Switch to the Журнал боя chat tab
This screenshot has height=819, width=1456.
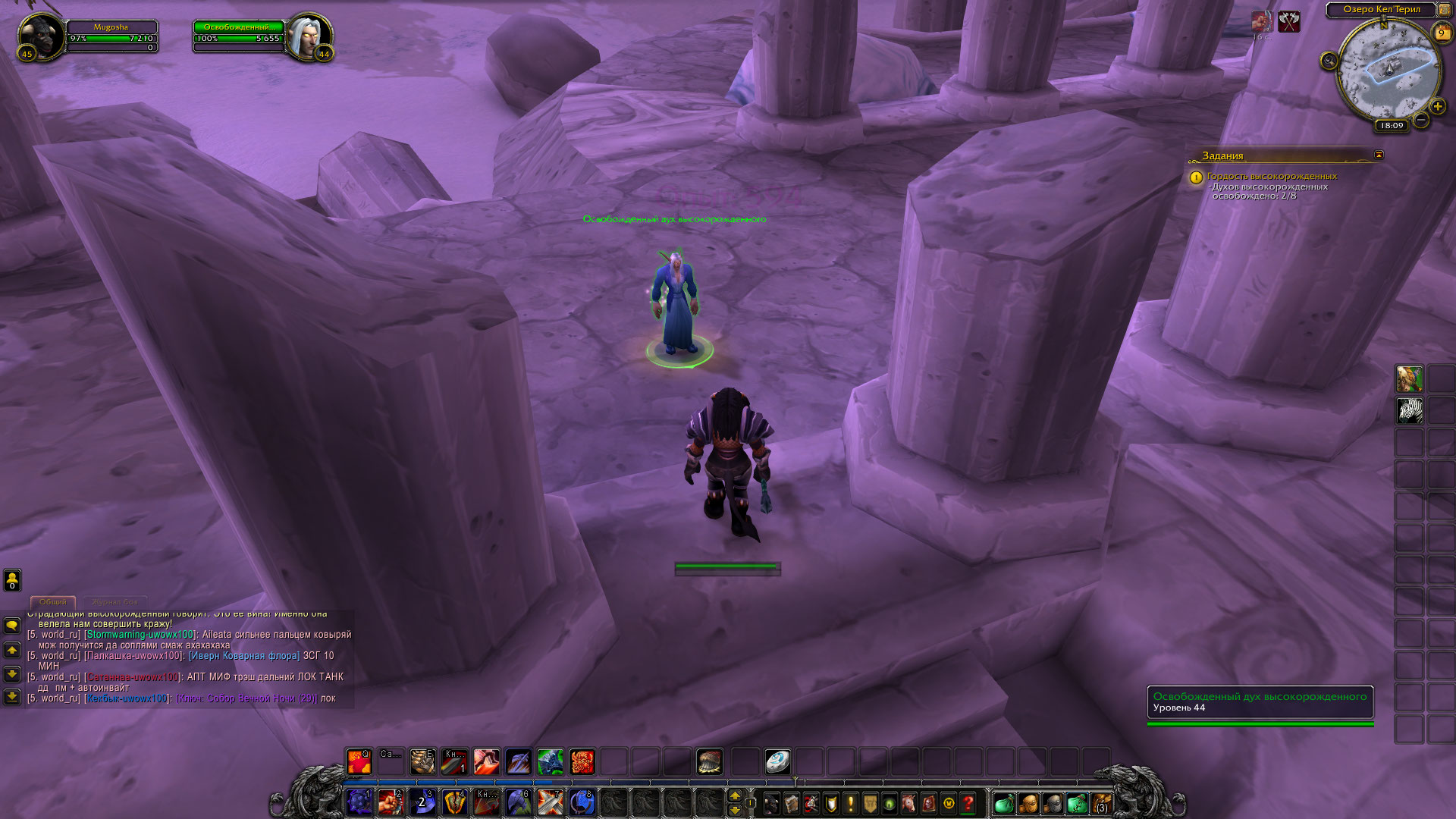point(115,602)
